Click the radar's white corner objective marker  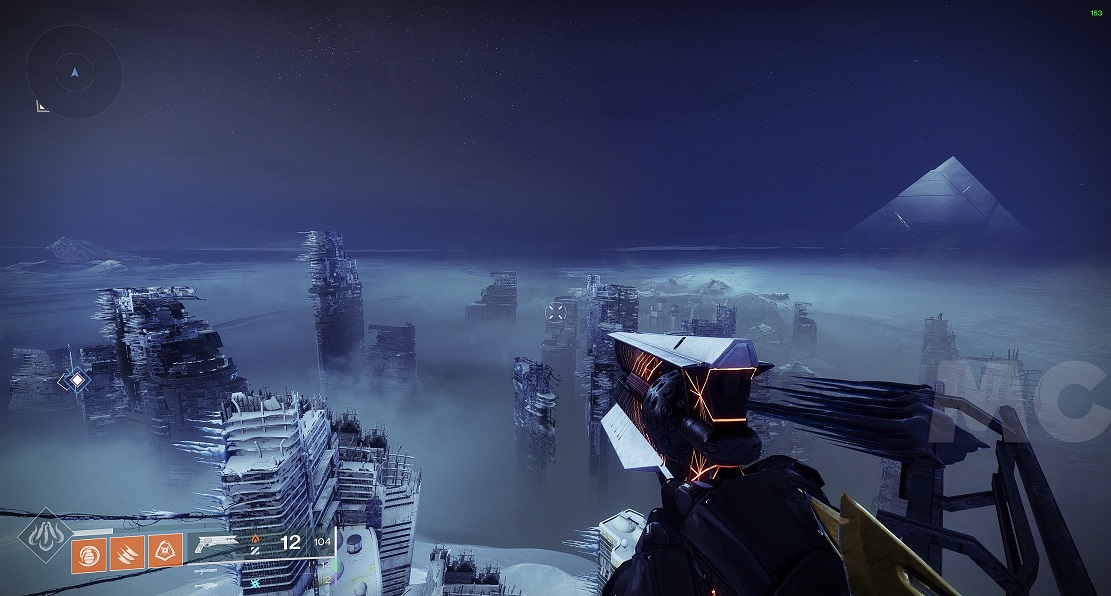point(43,105)
